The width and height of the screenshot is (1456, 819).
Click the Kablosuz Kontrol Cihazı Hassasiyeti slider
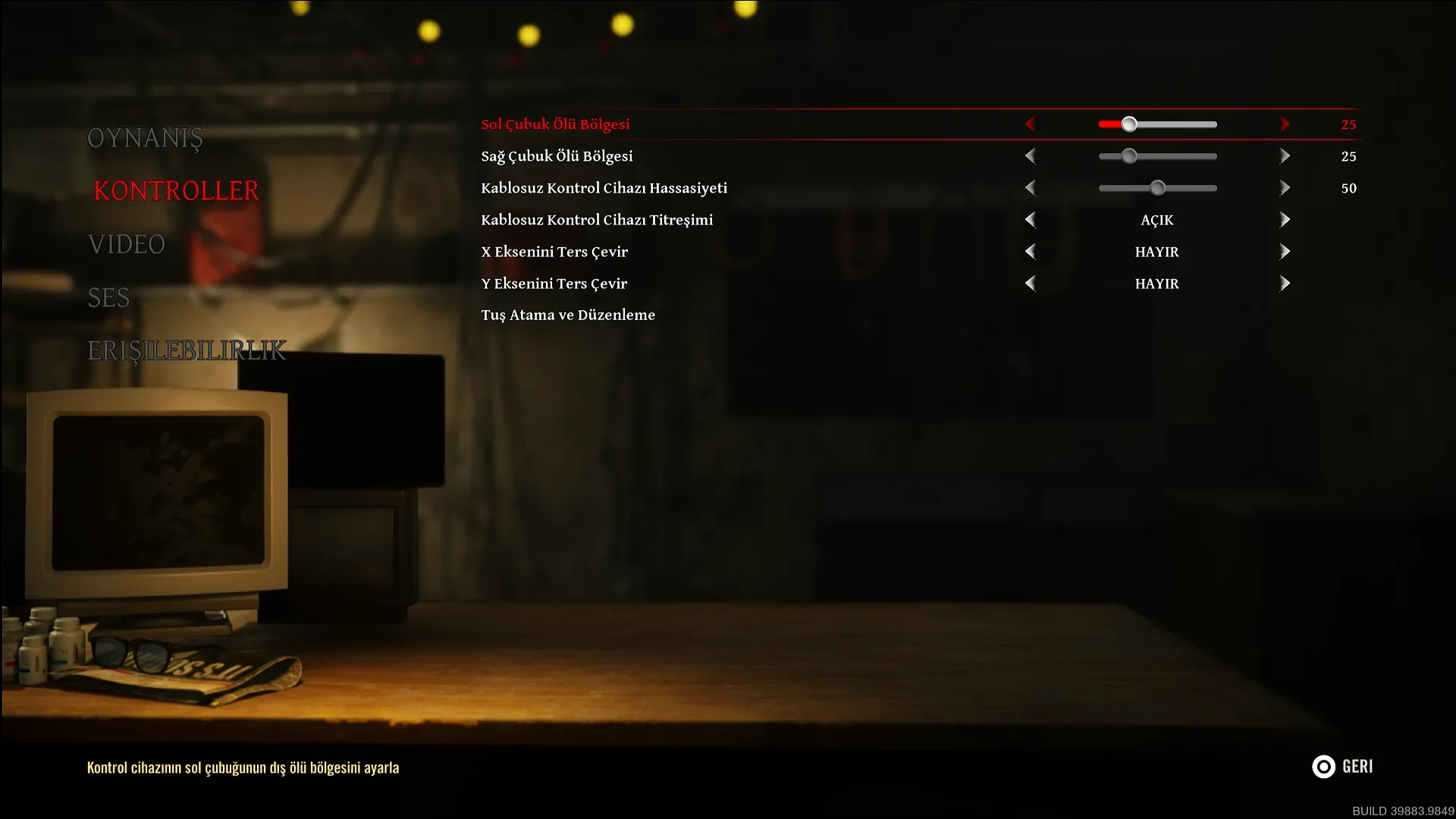pyautogui.click(x=1157, y=188)
